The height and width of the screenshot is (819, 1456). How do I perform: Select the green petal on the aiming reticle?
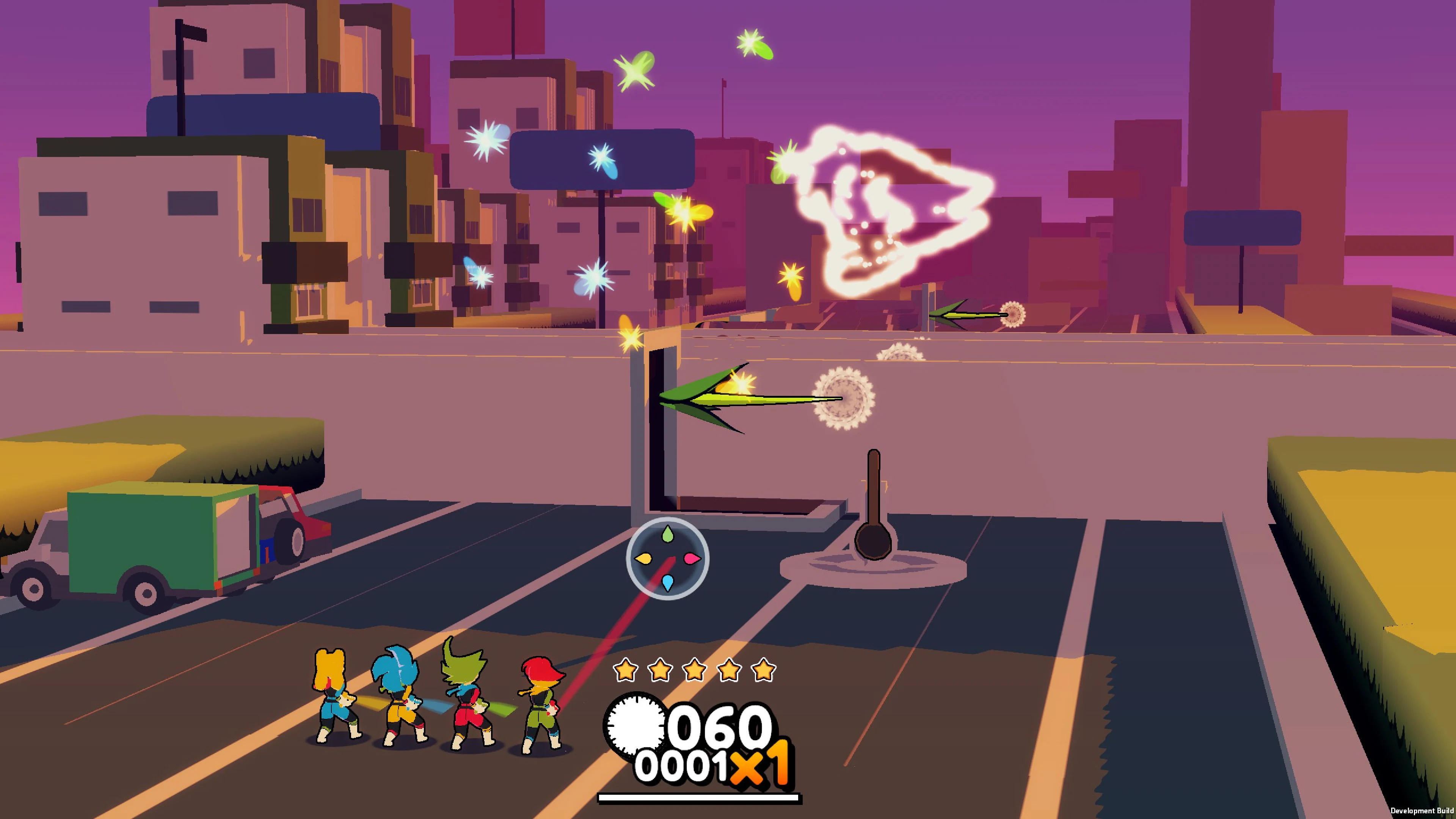pos(668,534)
